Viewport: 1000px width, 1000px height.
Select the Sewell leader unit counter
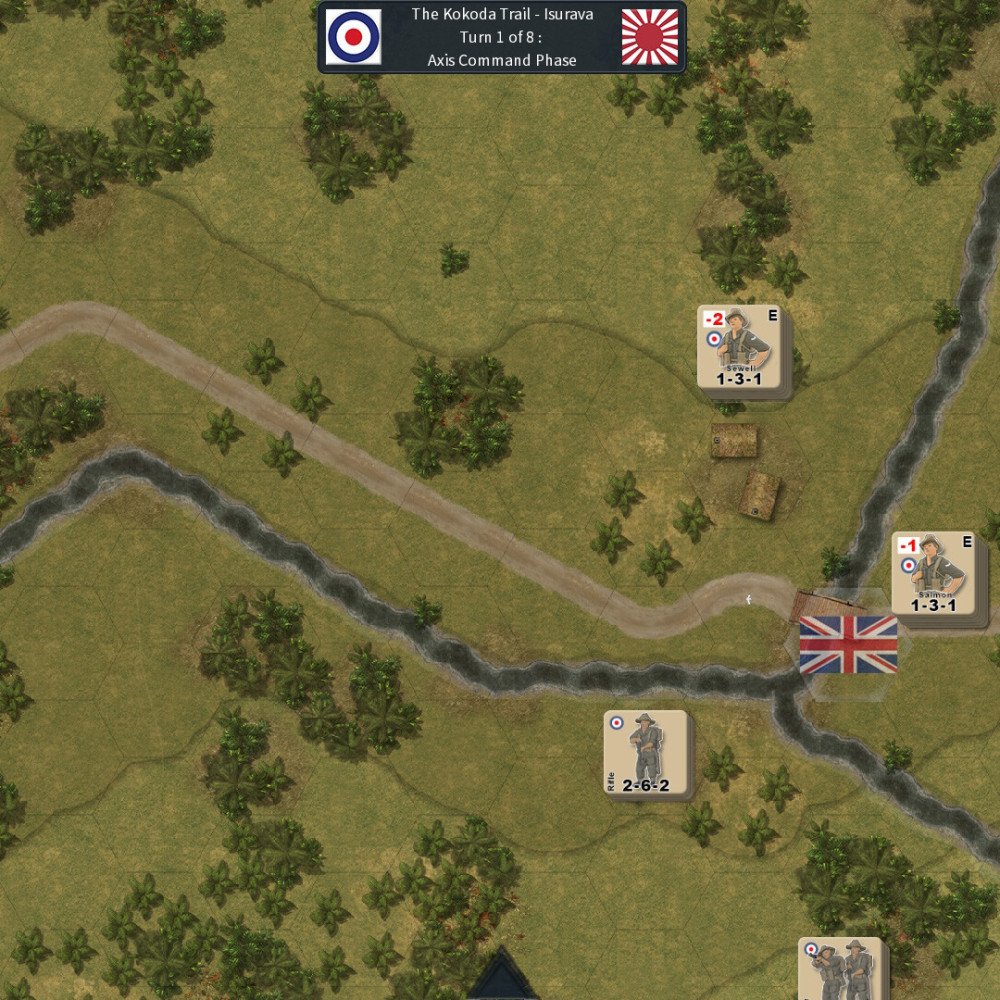pyautogui.click(x=738, y=347)
